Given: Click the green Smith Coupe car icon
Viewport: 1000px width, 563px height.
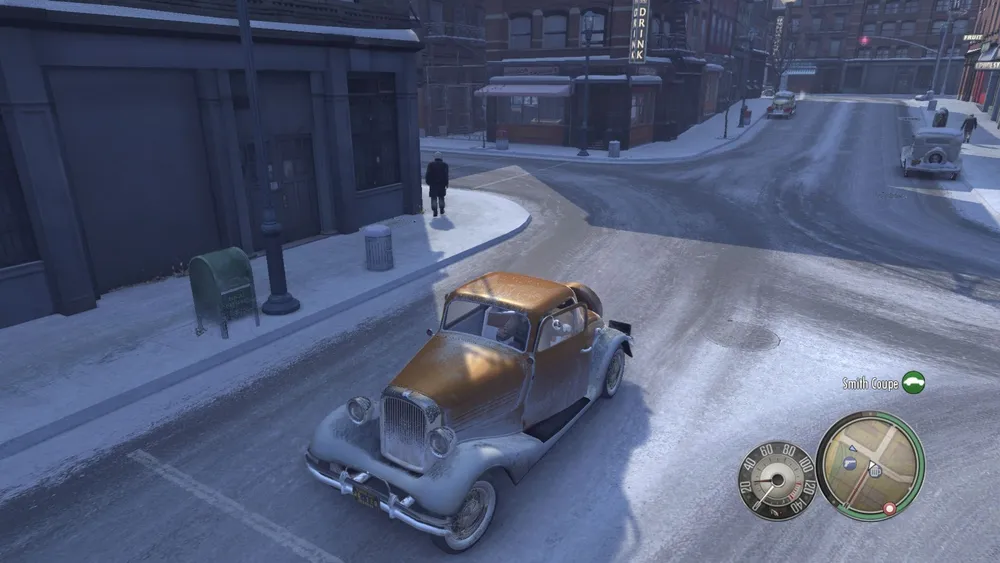Looking at the screenshot, I should [912, 382].
